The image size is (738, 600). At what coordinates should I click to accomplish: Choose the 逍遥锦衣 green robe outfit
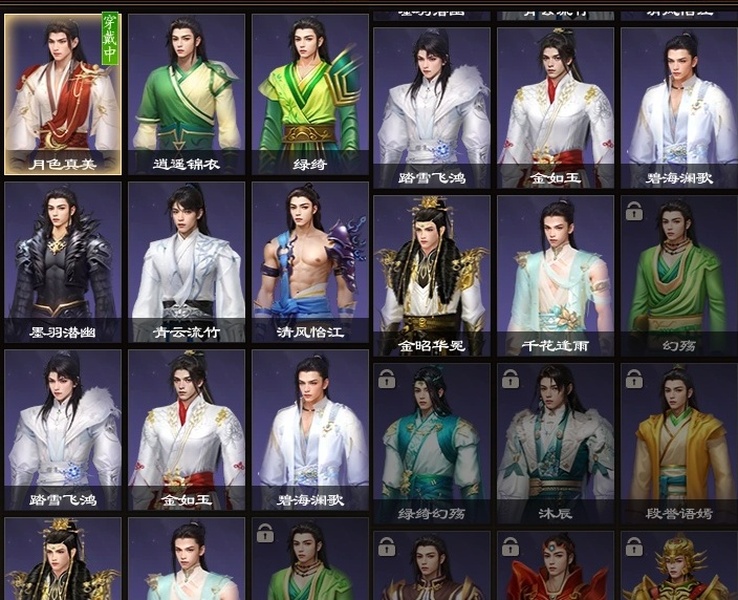pyautogui.click(x=186, y=93)
